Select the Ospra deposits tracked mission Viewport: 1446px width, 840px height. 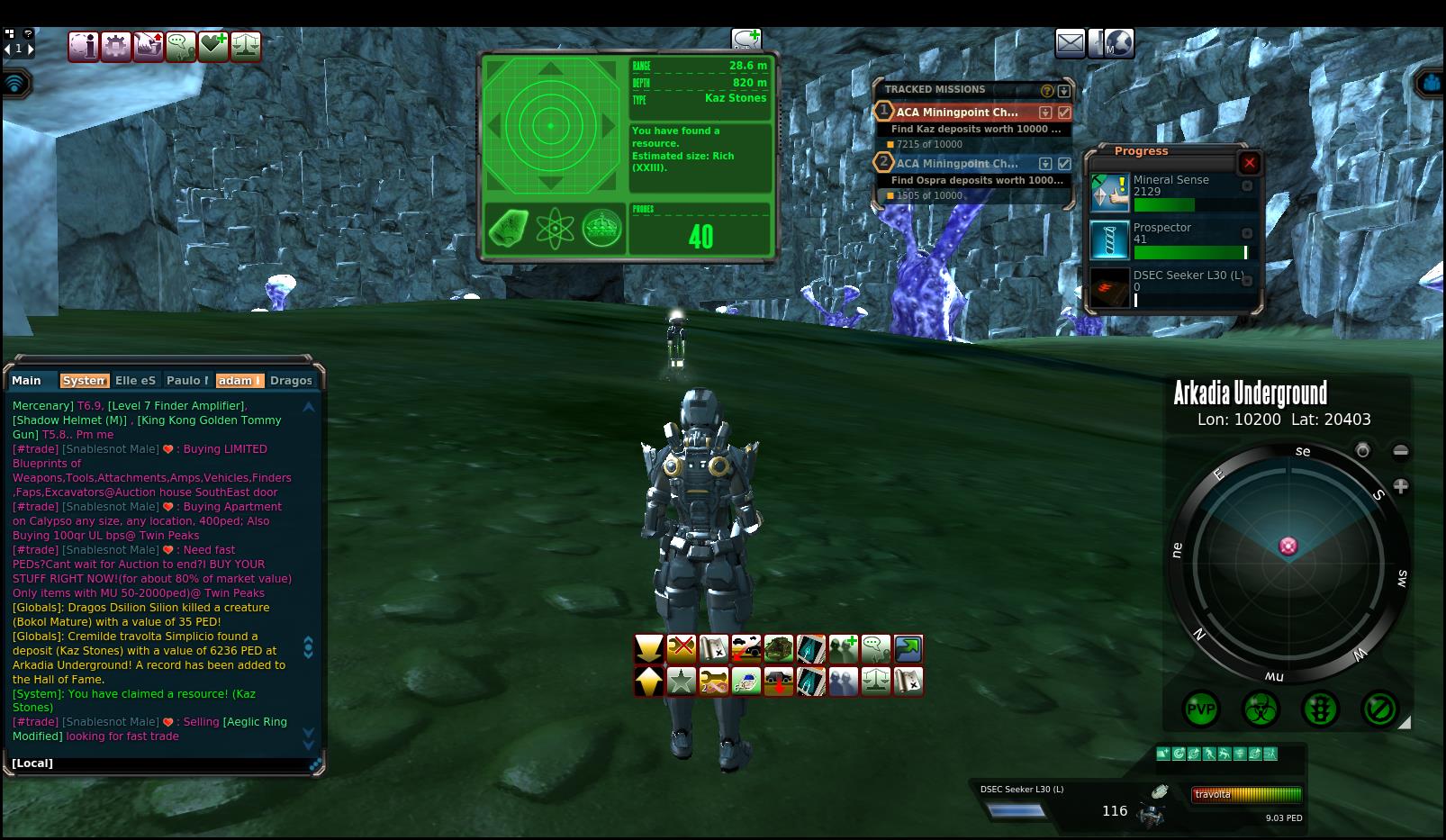click(x=957, y=164)
